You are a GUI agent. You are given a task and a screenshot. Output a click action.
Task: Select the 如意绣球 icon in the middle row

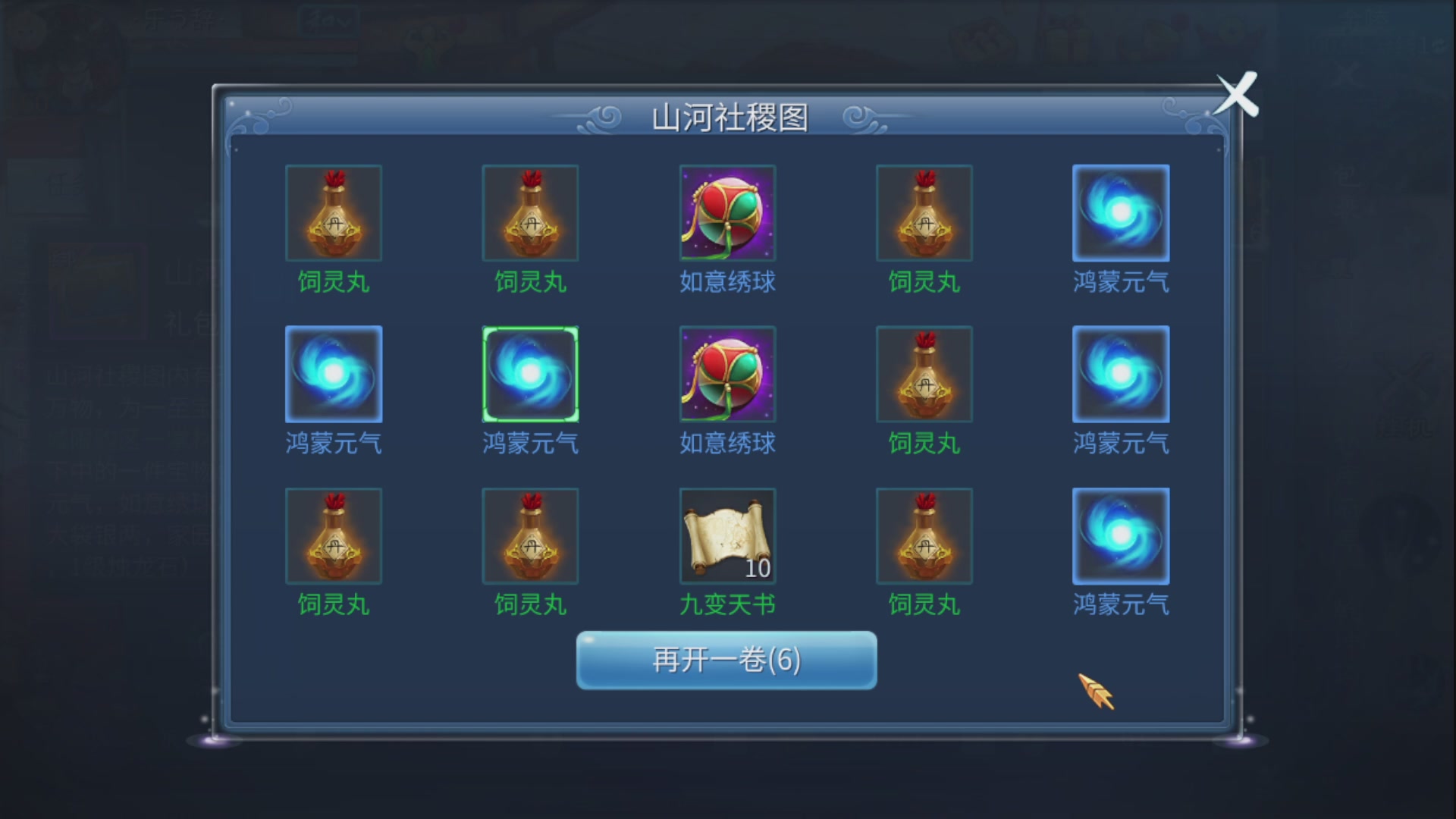tap(726, 375)
